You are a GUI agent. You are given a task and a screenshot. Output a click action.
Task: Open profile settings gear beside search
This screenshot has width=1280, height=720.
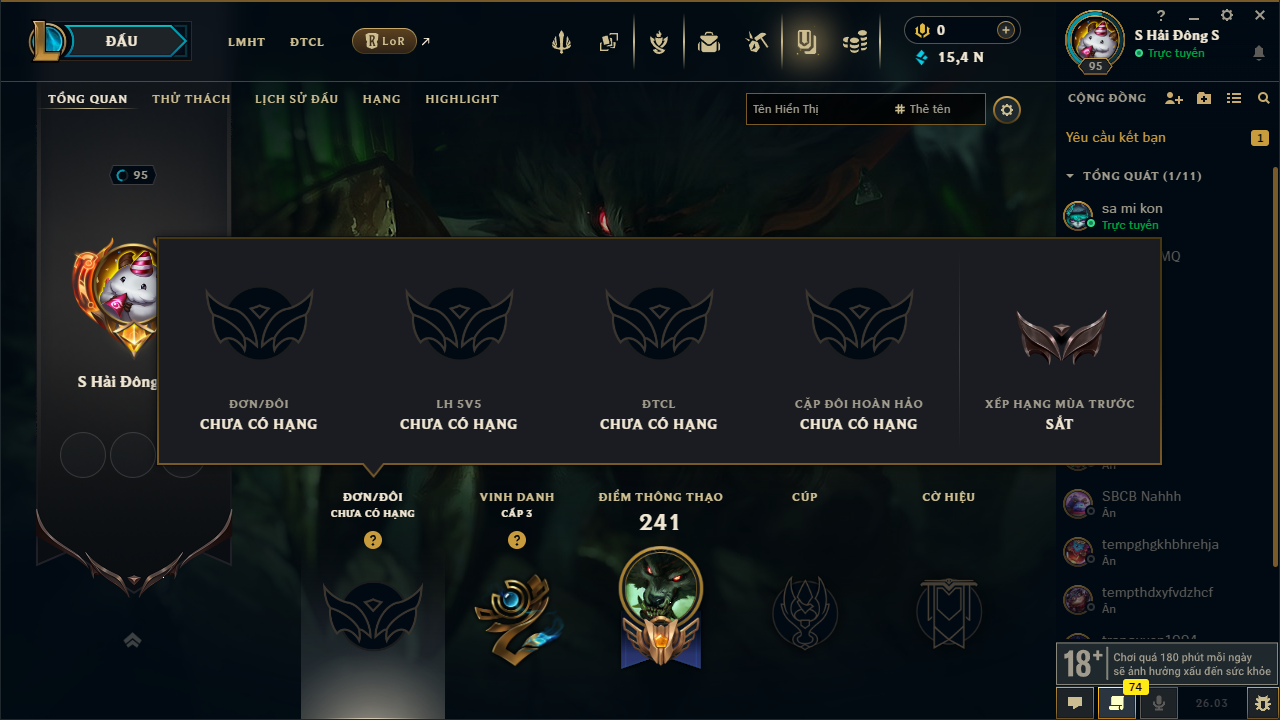pos(1007,109)
